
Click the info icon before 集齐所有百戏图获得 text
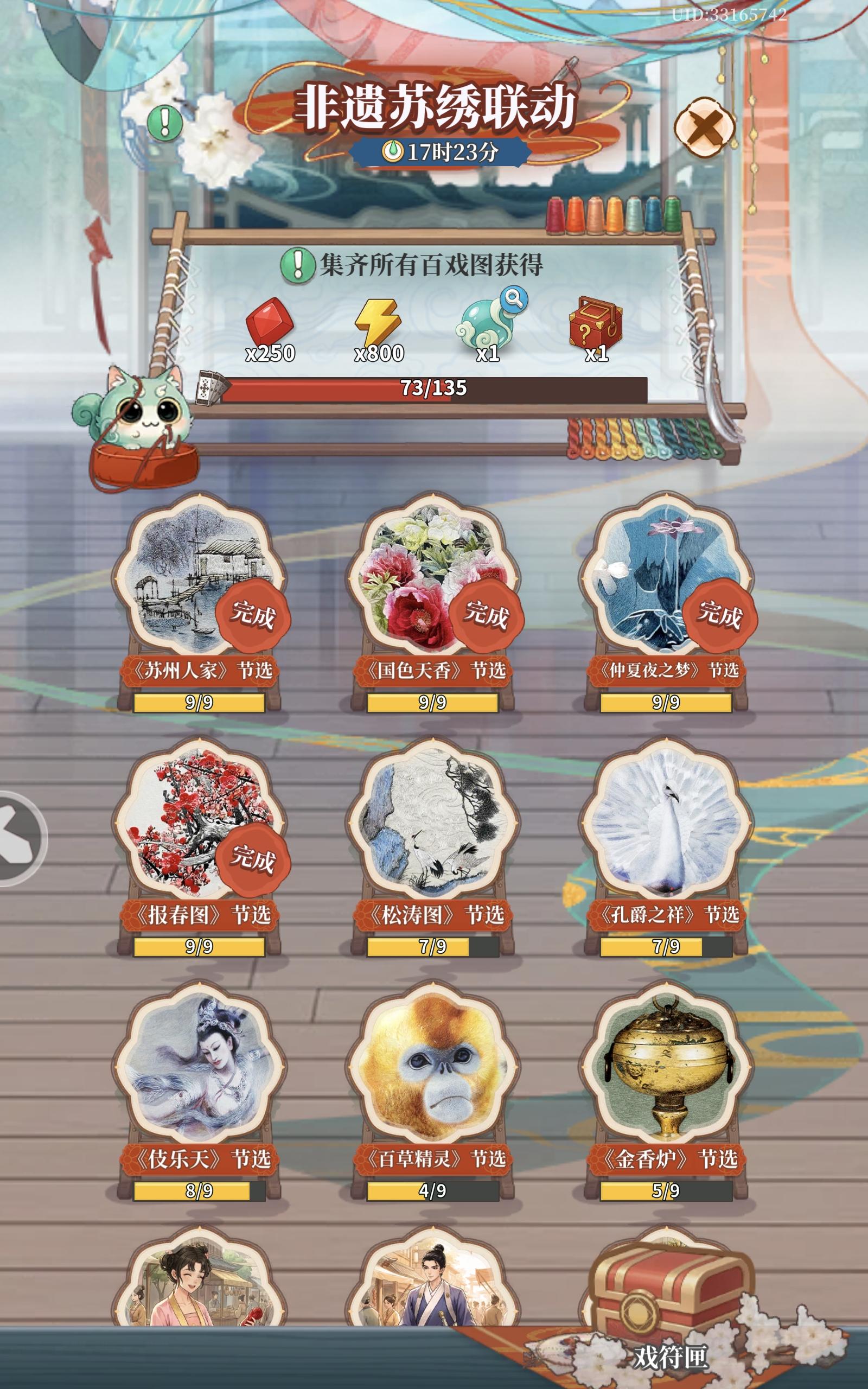pyautogui.click(x=298, y=267)
